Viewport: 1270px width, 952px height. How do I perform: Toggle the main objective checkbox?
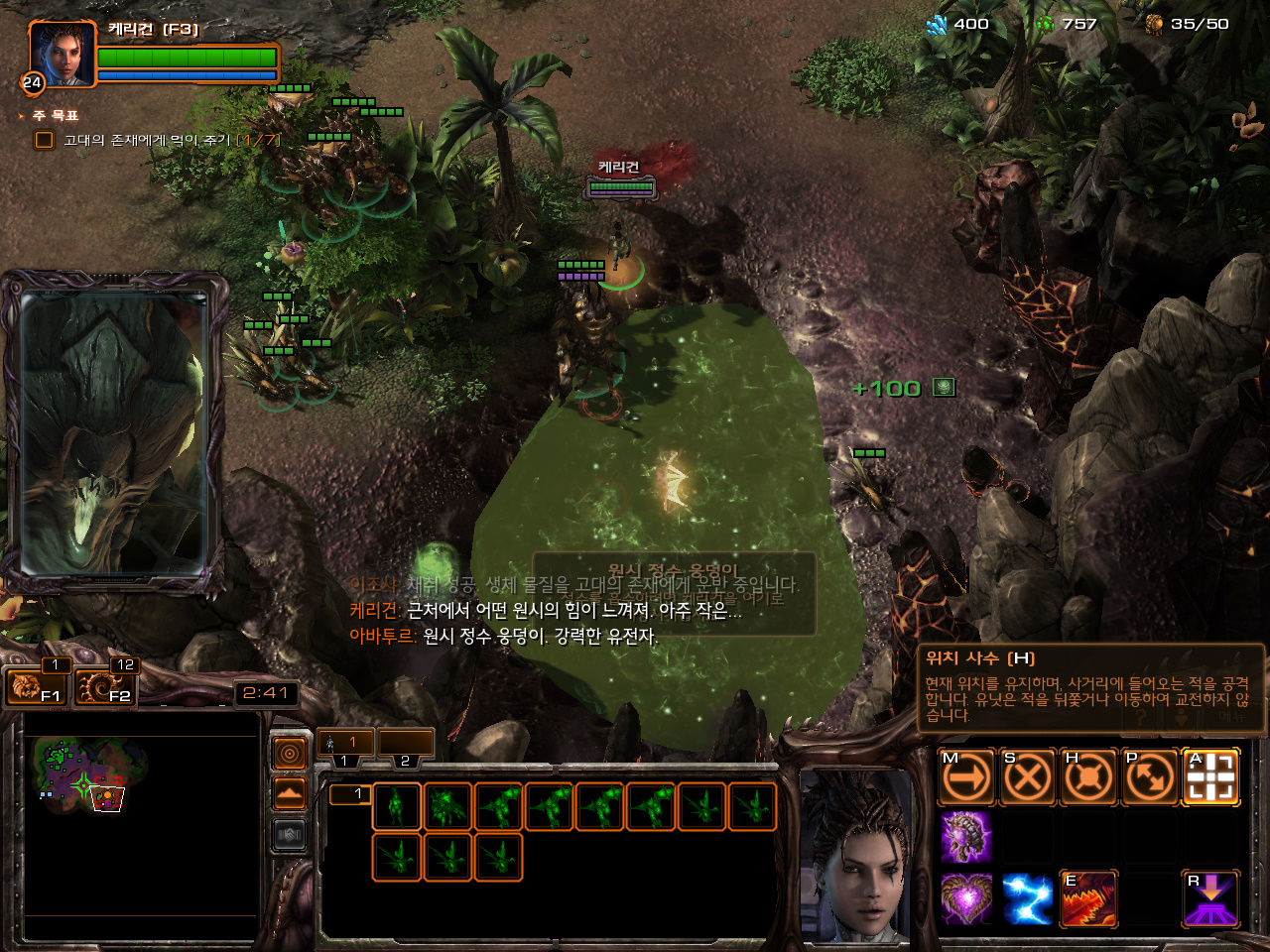coord(45,140)
